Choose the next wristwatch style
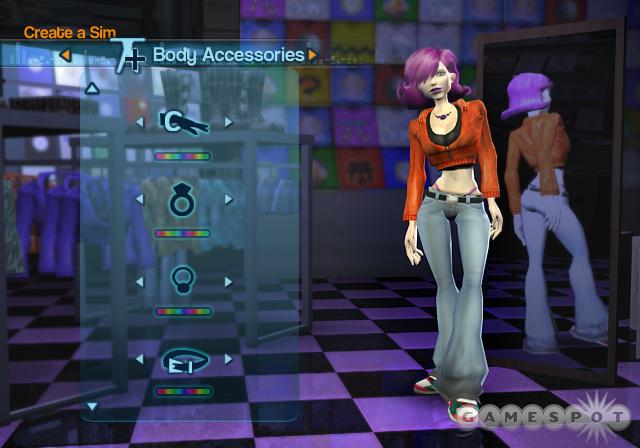The width and height of the screenshot is (640, 448). 228,123
